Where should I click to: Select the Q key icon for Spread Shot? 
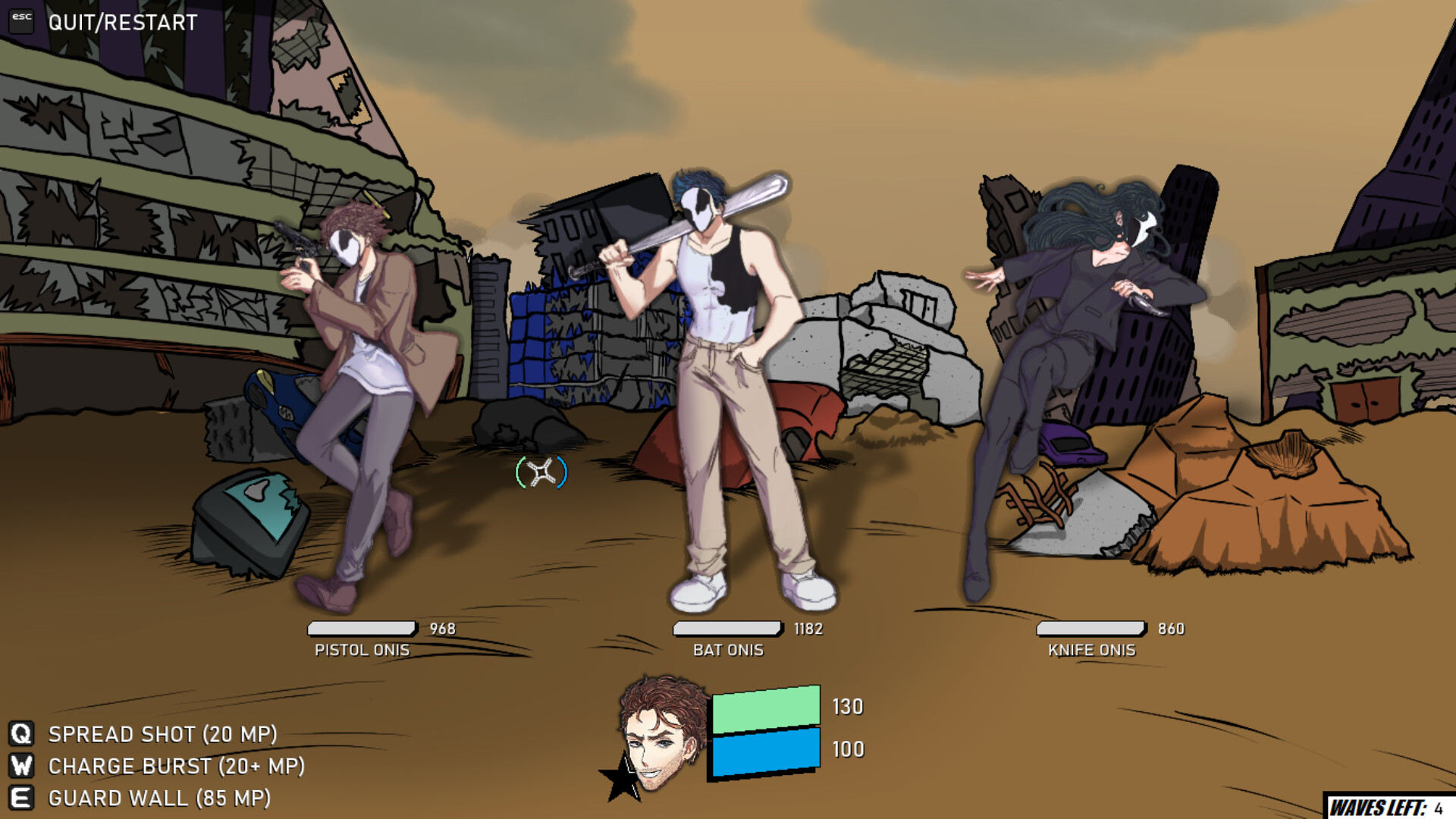(22, 734)
